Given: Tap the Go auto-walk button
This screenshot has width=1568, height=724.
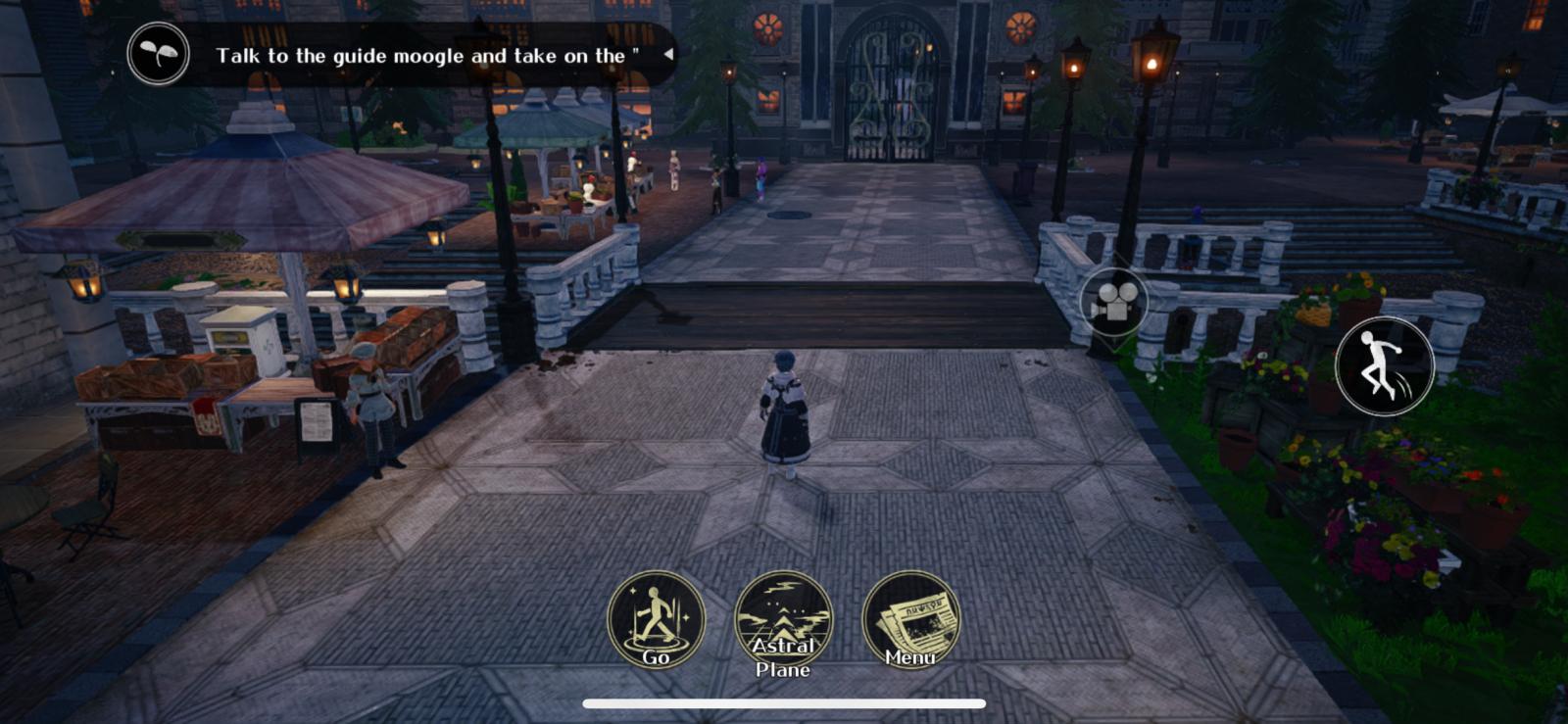Looking at the screenshot, I should [656, 619].
